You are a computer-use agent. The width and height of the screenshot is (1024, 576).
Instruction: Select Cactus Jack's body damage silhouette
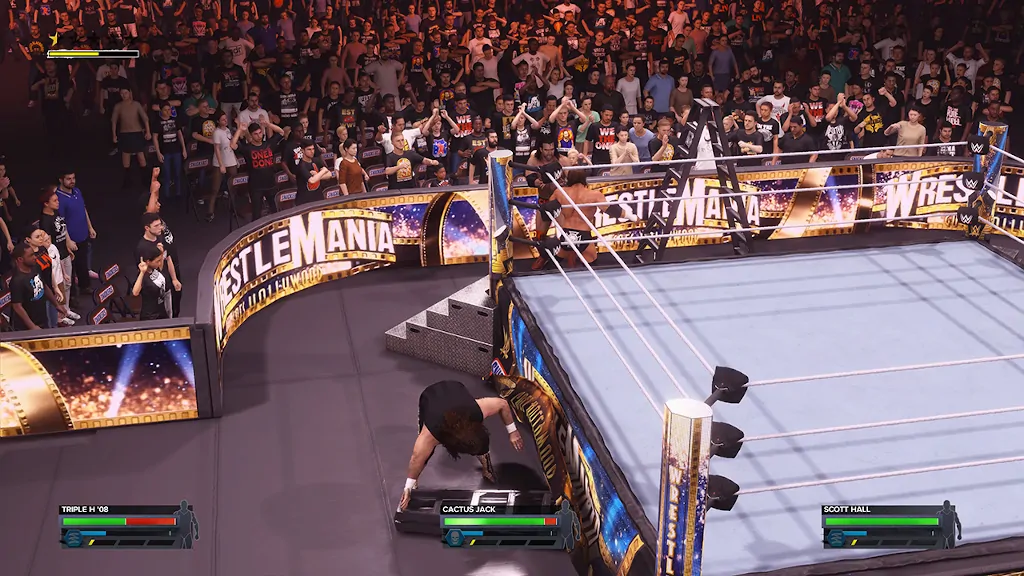pyautogui.click(x=567, y=524)
